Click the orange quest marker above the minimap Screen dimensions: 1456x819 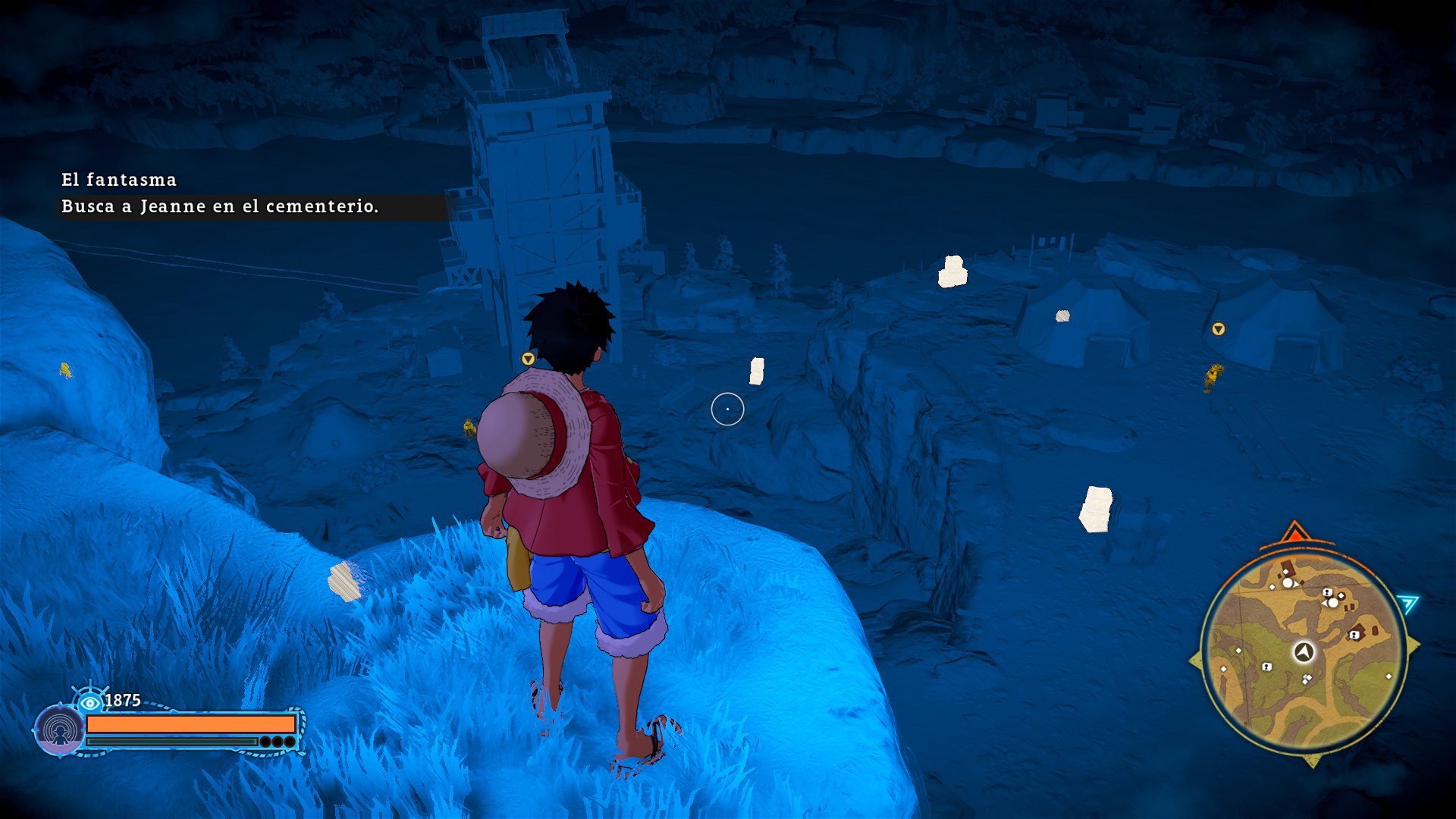[1296, 533]
